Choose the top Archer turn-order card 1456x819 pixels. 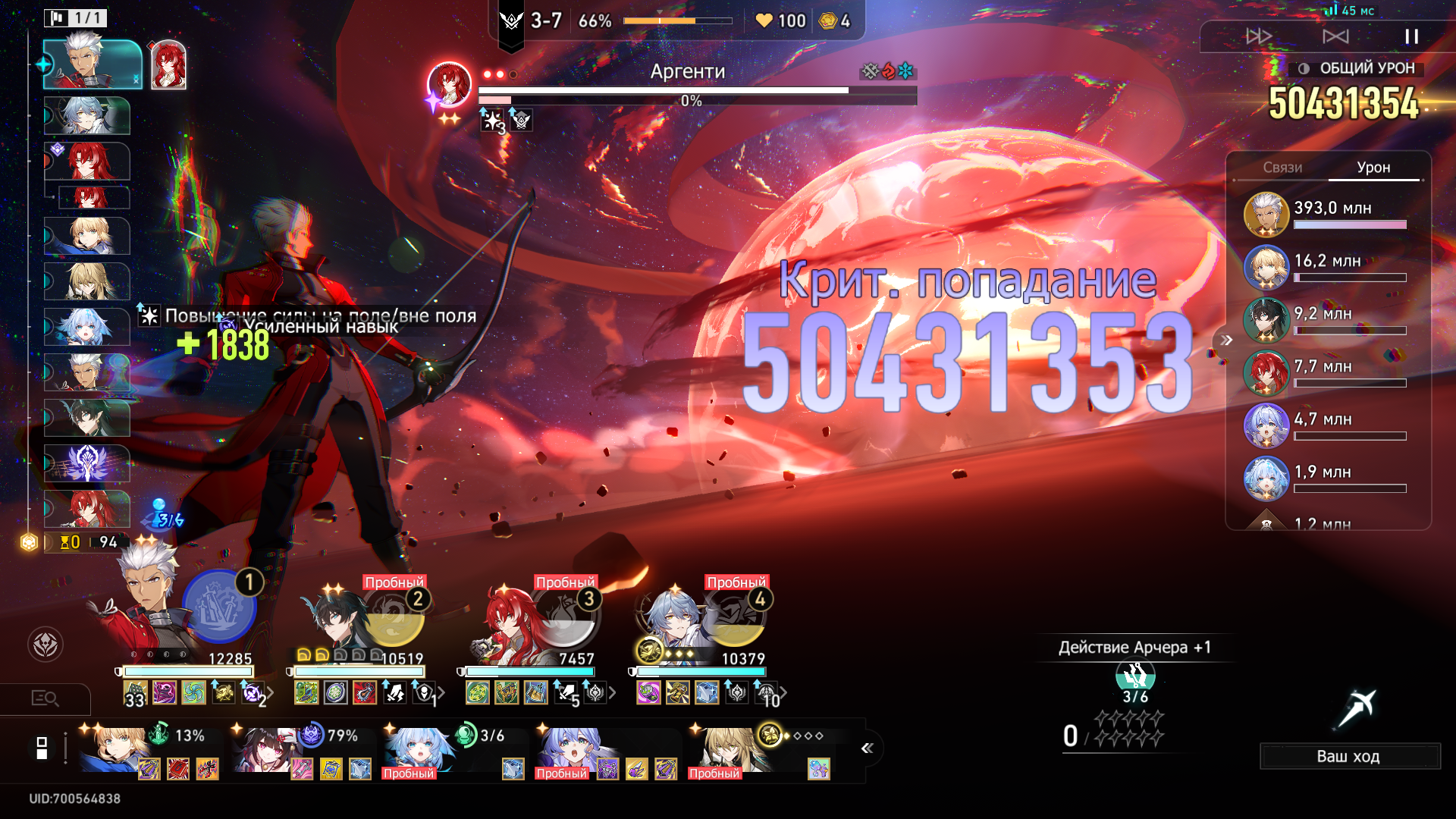[93, 64]
